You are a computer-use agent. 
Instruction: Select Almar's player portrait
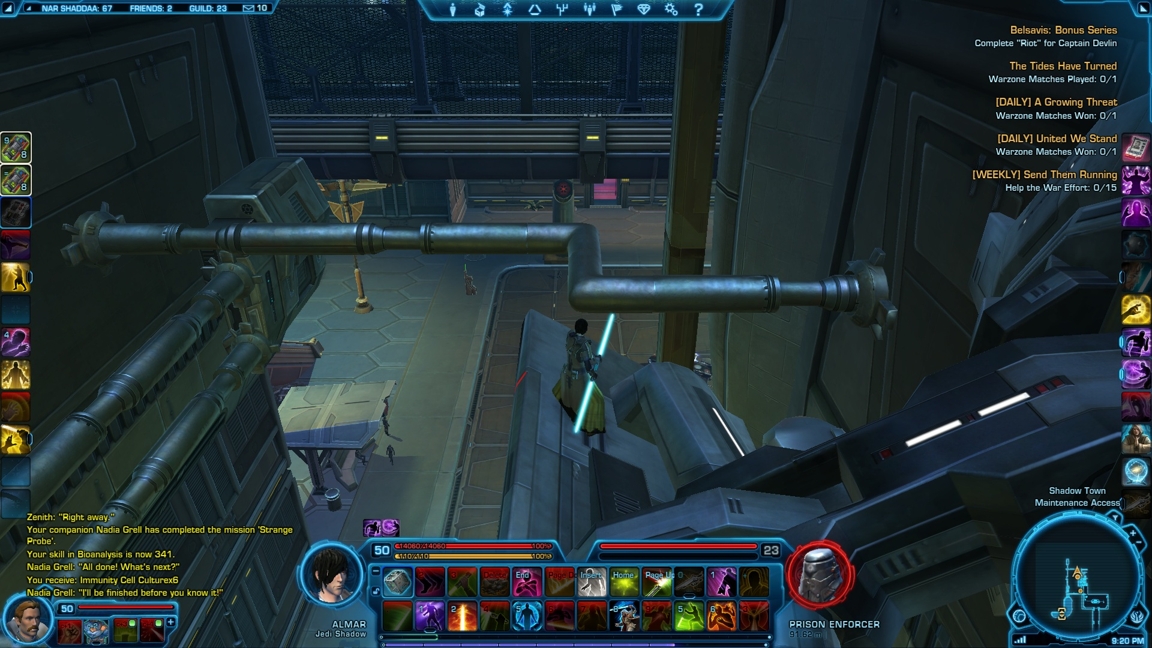click(x=332, y=576)
